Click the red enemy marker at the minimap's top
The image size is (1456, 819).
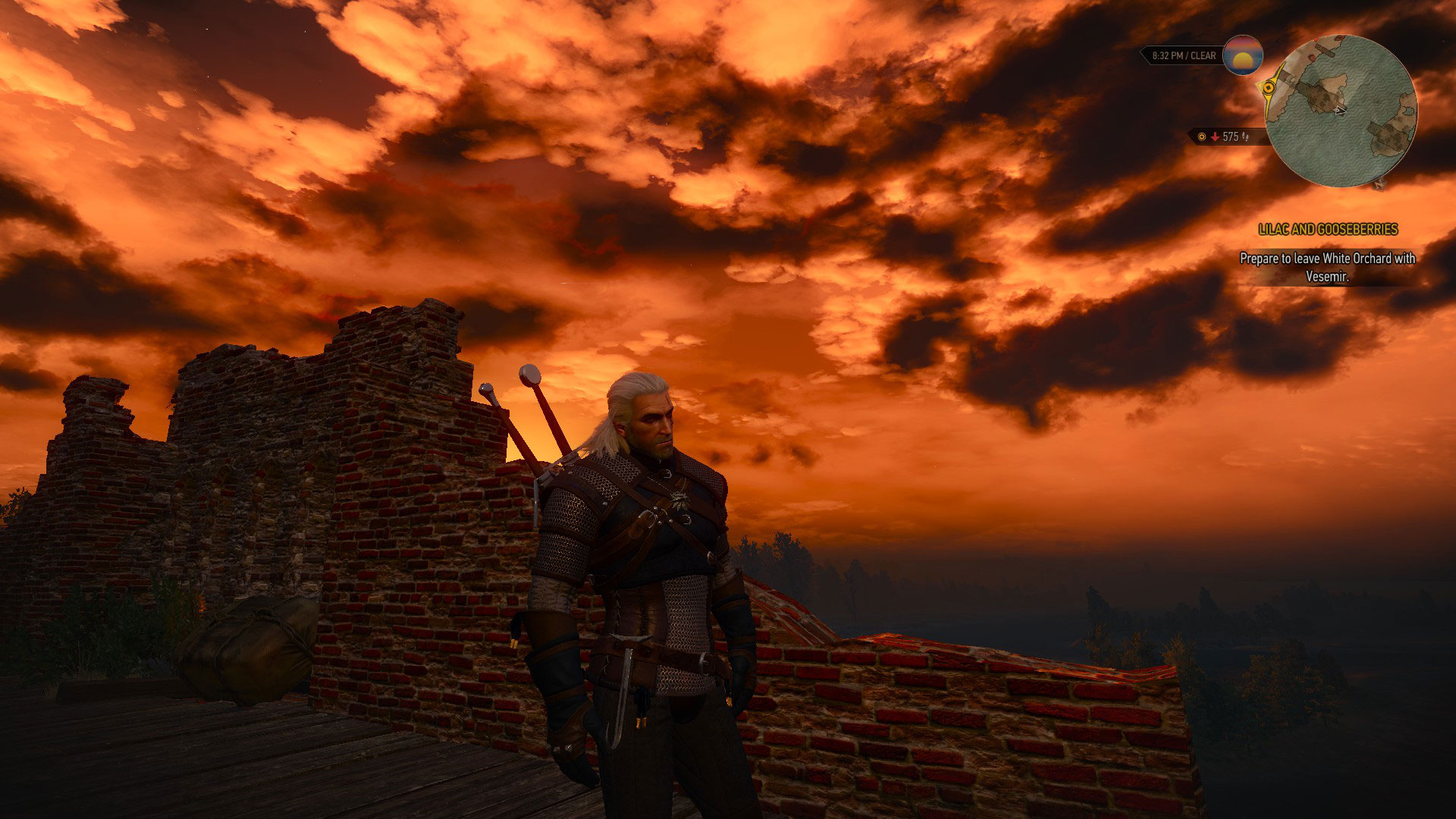pyautogui.click(x=1316, y=39)
